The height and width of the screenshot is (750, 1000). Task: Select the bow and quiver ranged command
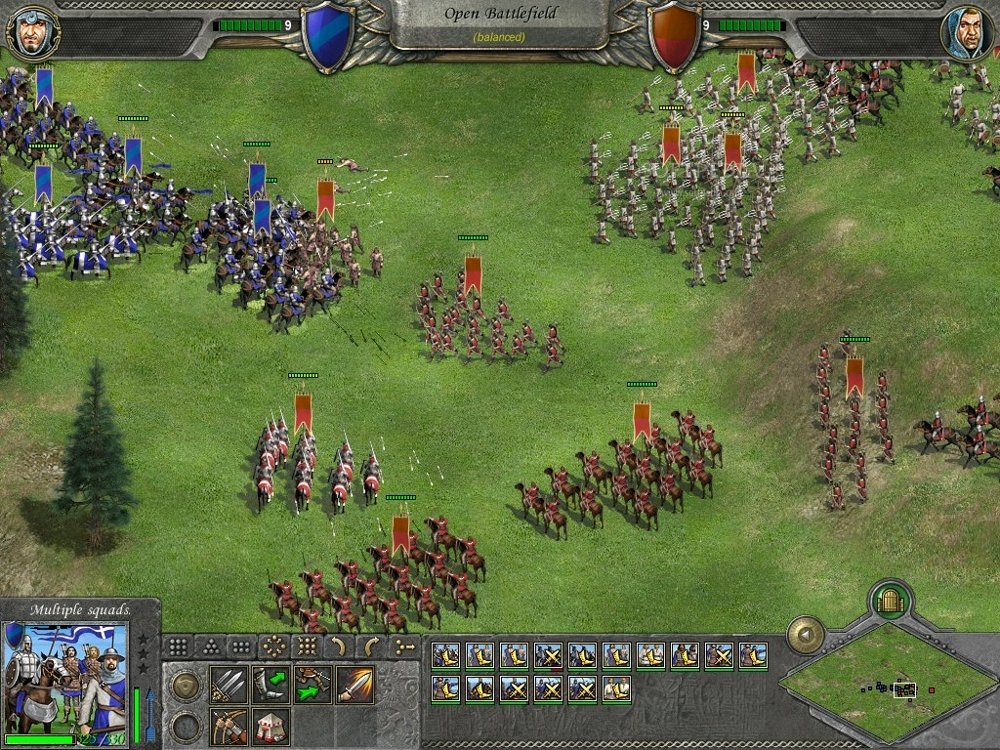[228, 727]
